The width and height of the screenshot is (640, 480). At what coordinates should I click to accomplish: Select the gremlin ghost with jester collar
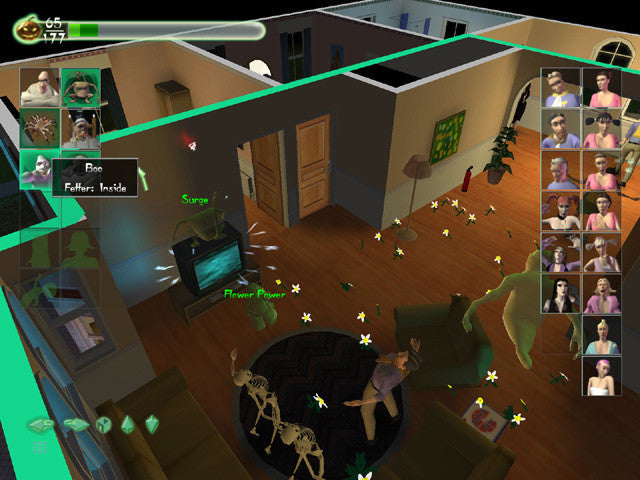coord(79,86)
